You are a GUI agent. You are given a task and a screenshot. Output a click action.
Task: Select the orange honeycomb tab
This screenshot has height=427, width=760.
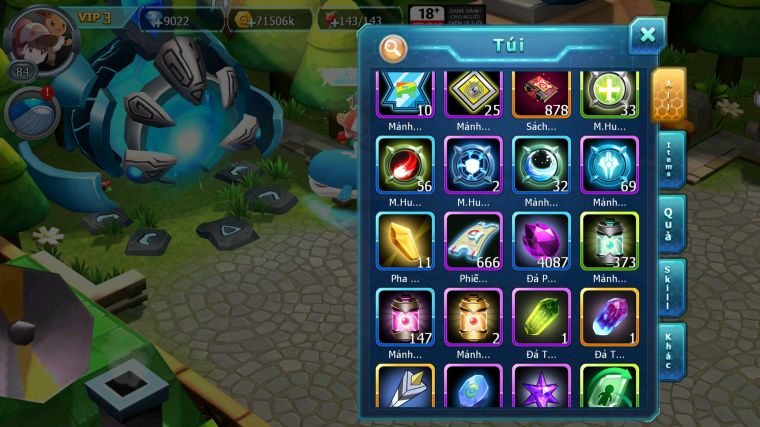pos(668,95)
